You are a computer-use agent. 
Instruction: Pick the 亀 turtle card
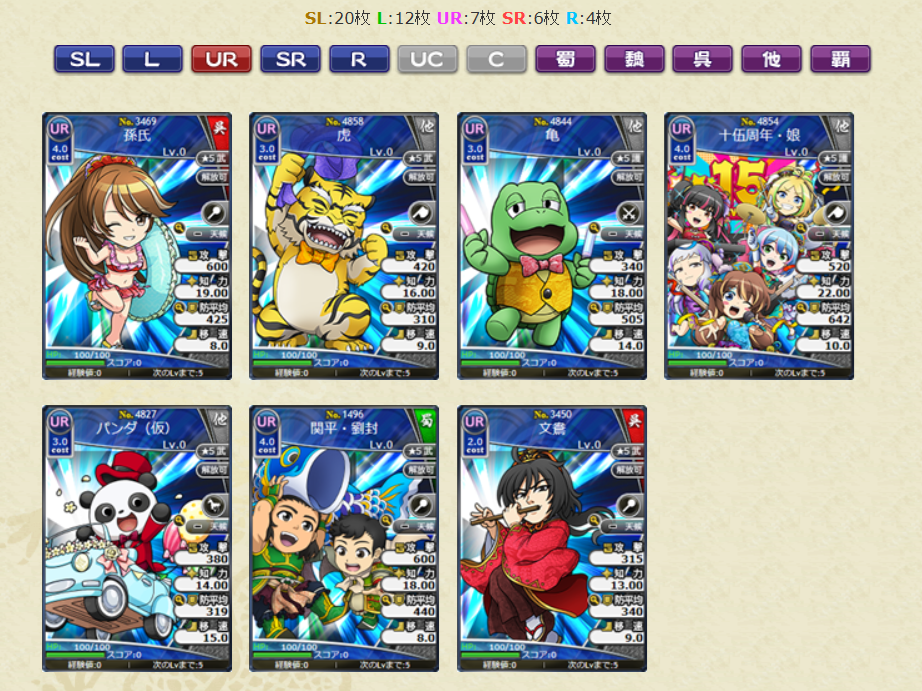click(x=552, y=246)
